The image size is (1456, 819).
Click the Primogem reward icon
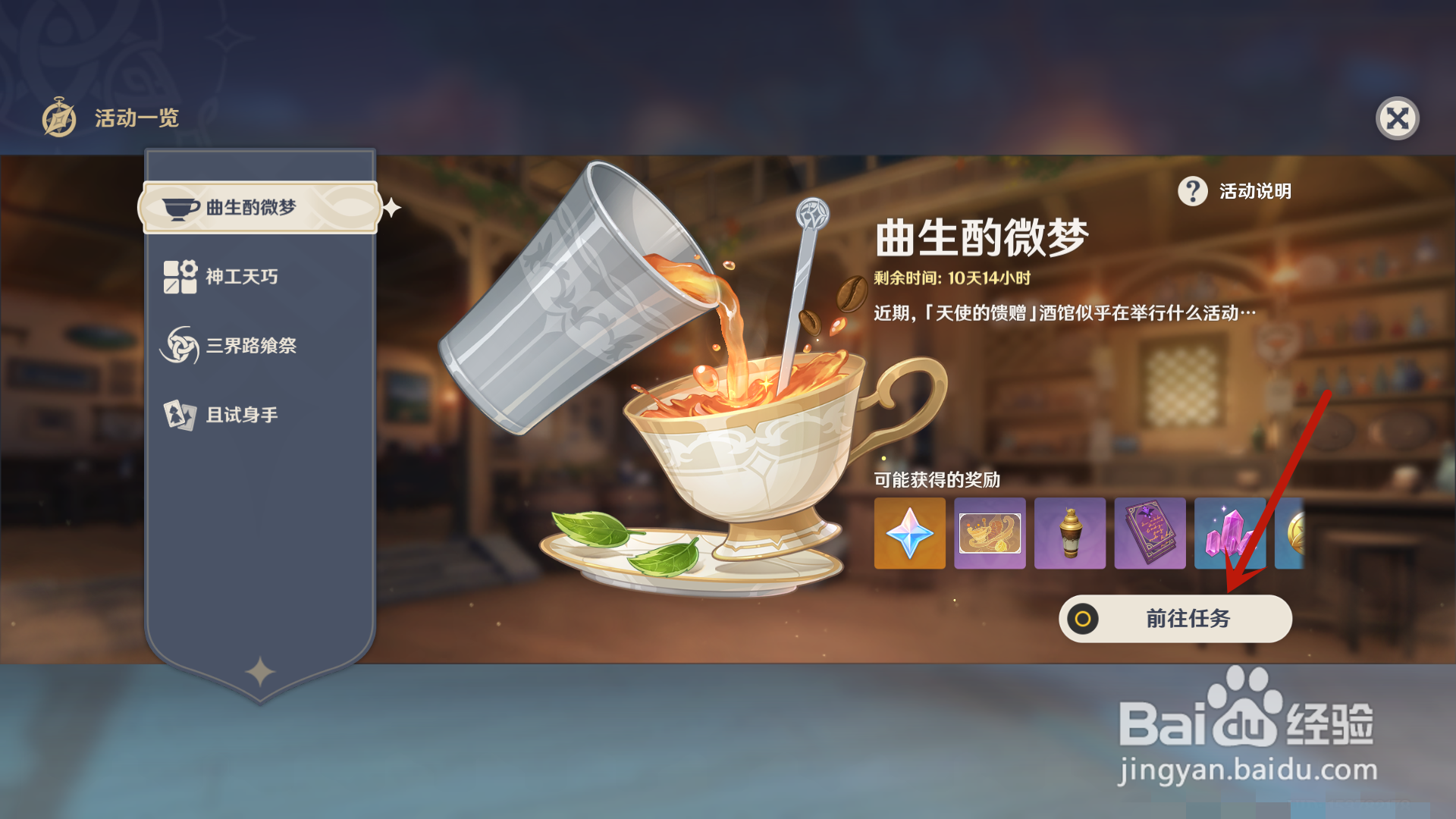909,532
